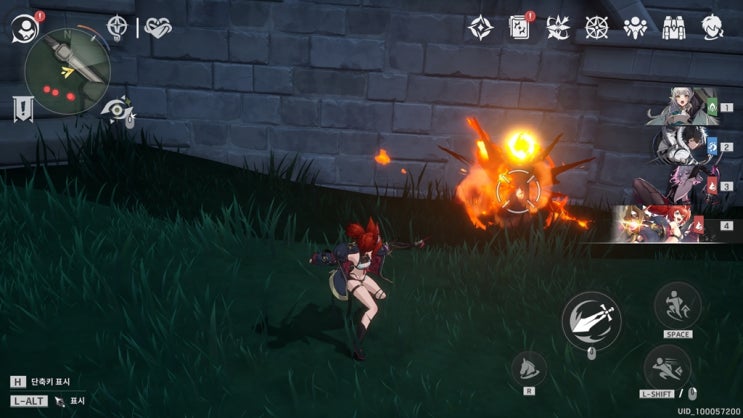Open the backpack inventory icon
Viewport: 743px width, 418px height.
[x=674, y=28]
